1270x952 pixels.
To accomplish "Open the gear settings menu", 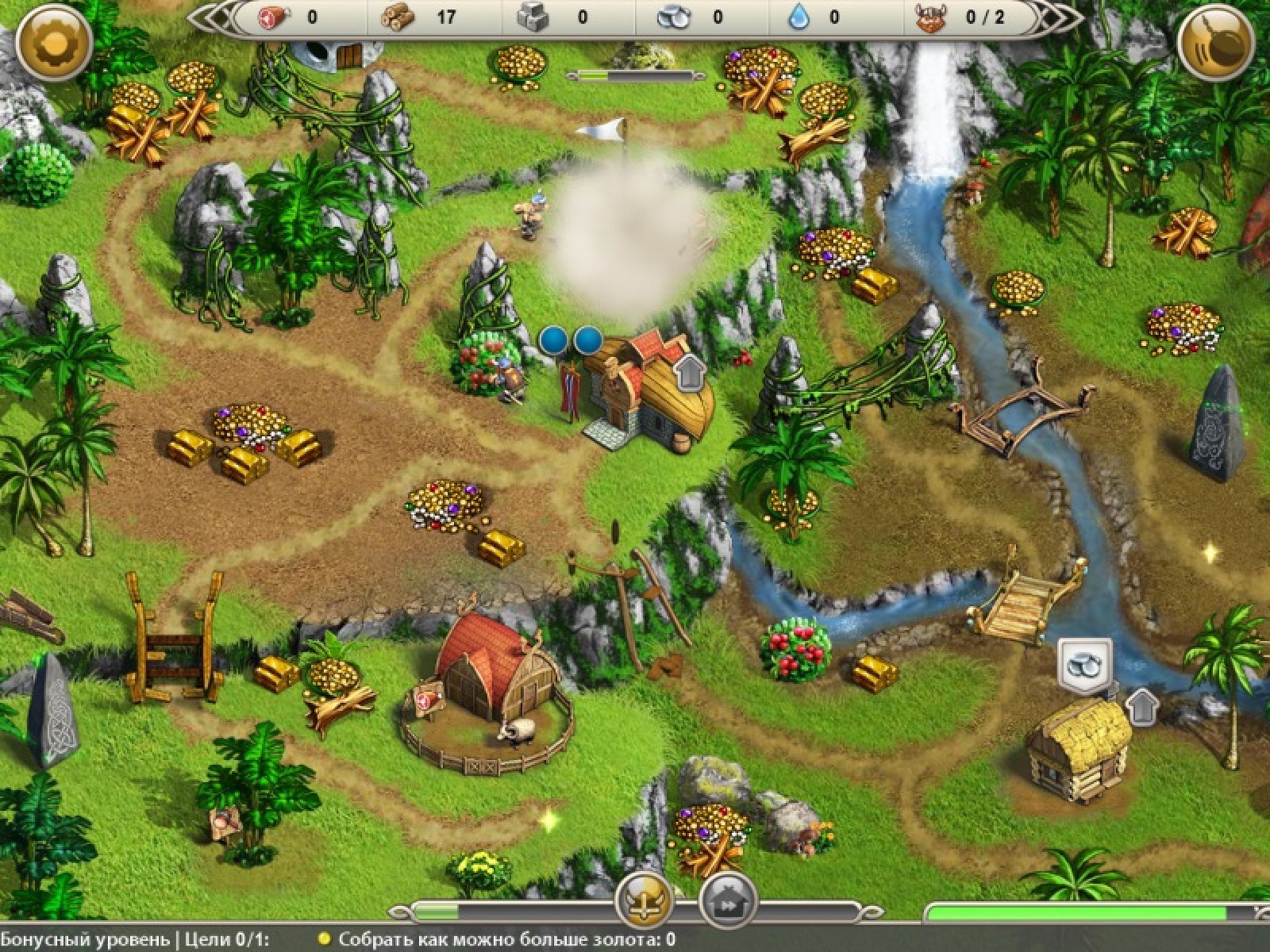I will tap(54, 43).
